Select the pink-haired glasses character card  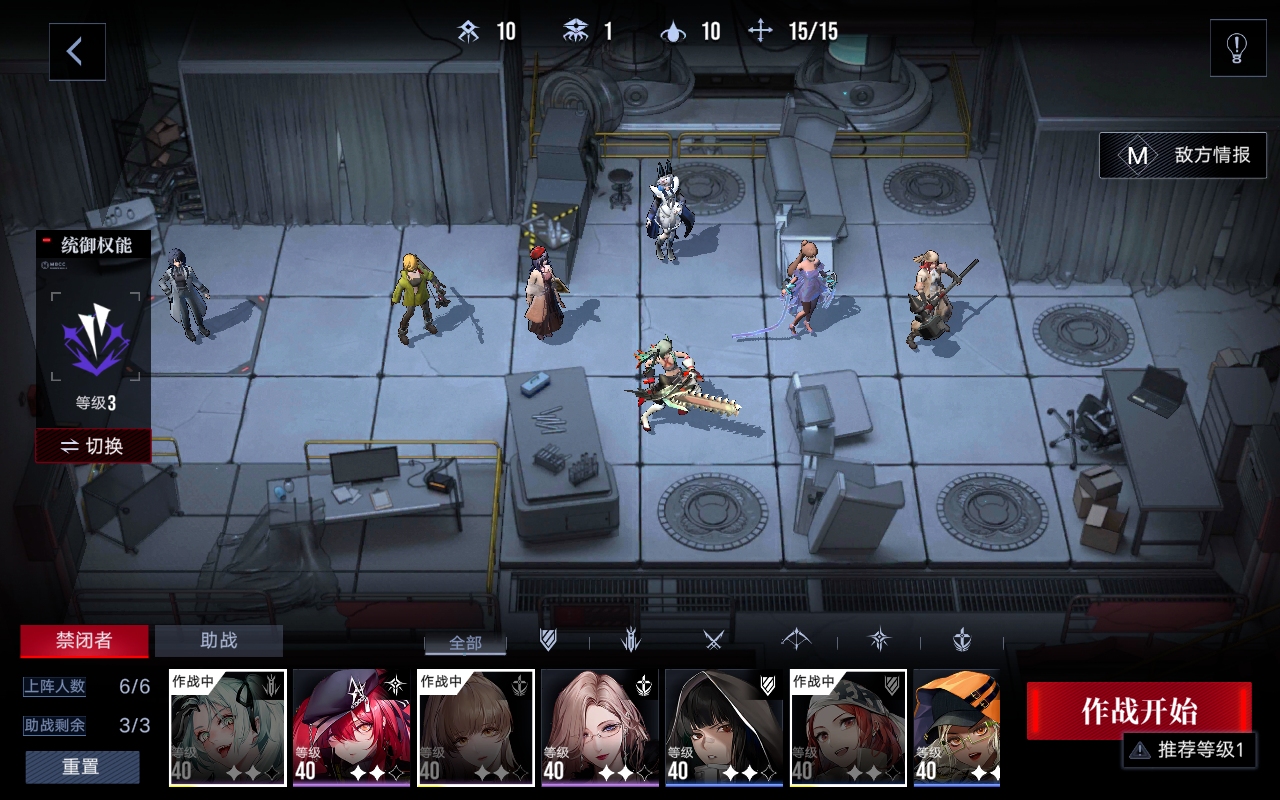[599, 727]
